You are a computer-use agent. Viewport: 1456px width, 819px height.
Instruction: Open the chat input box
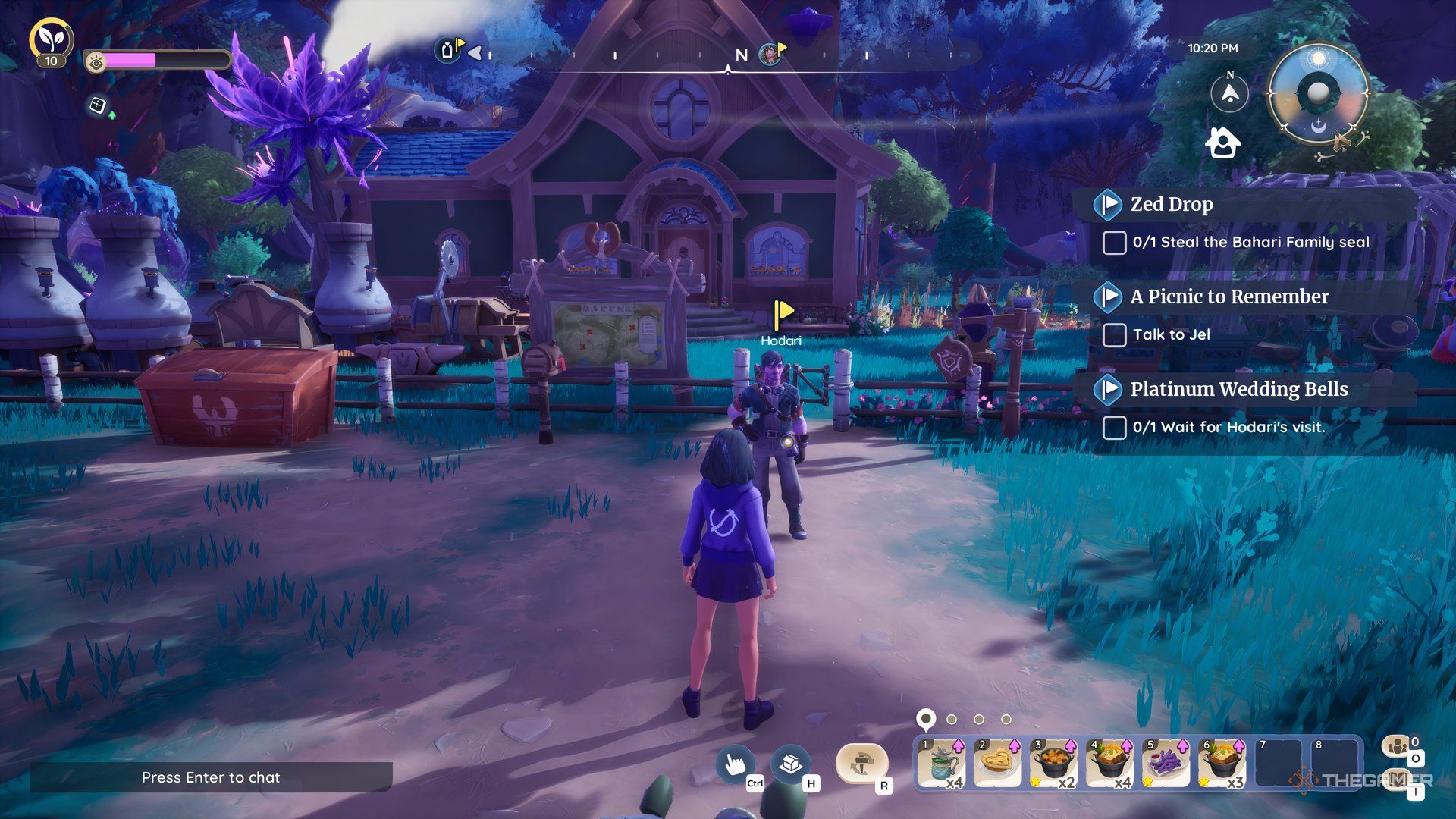click(x=211, y=777)
